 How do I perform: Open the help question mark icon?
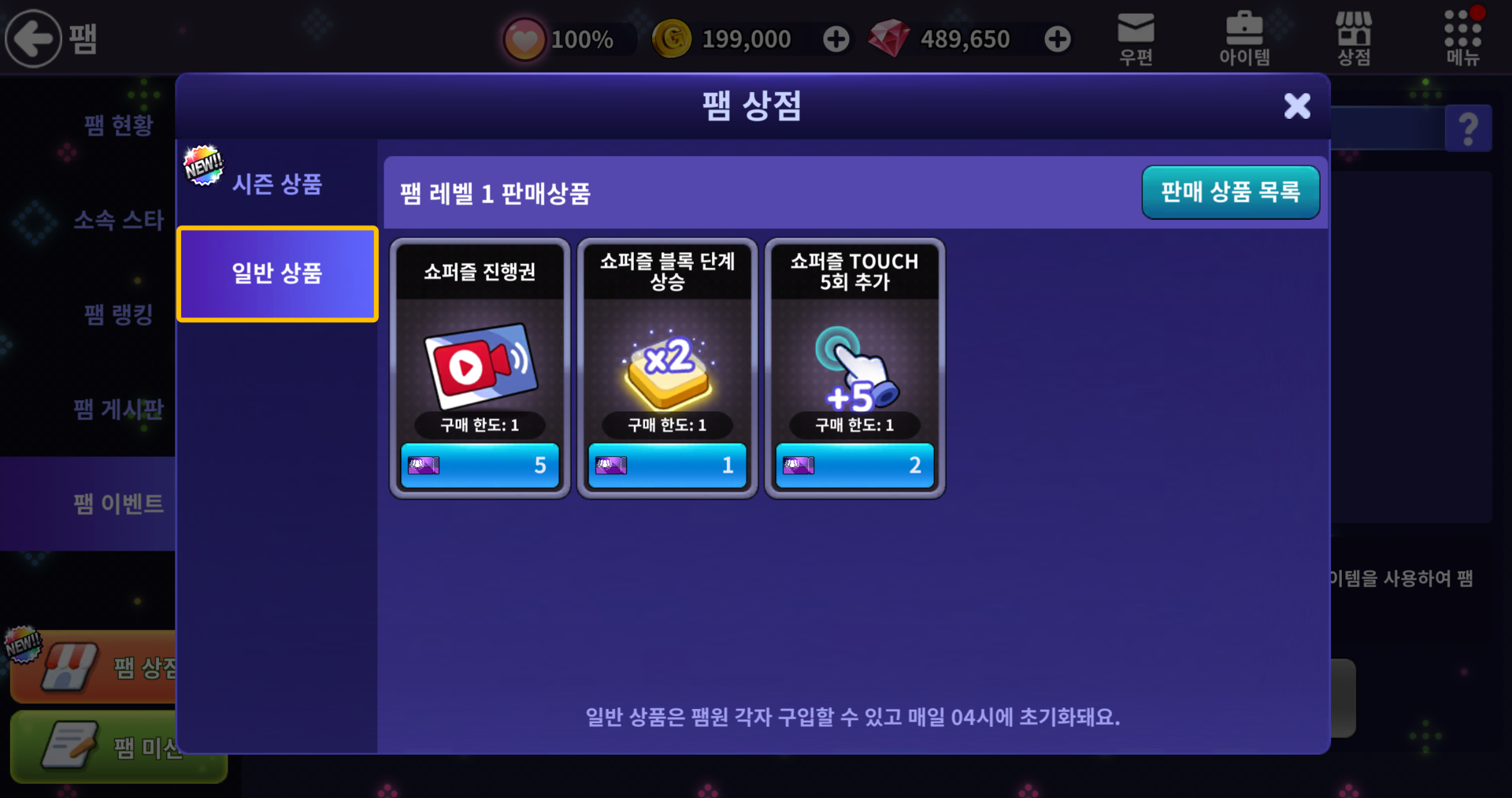click(x=1469, y=128)
